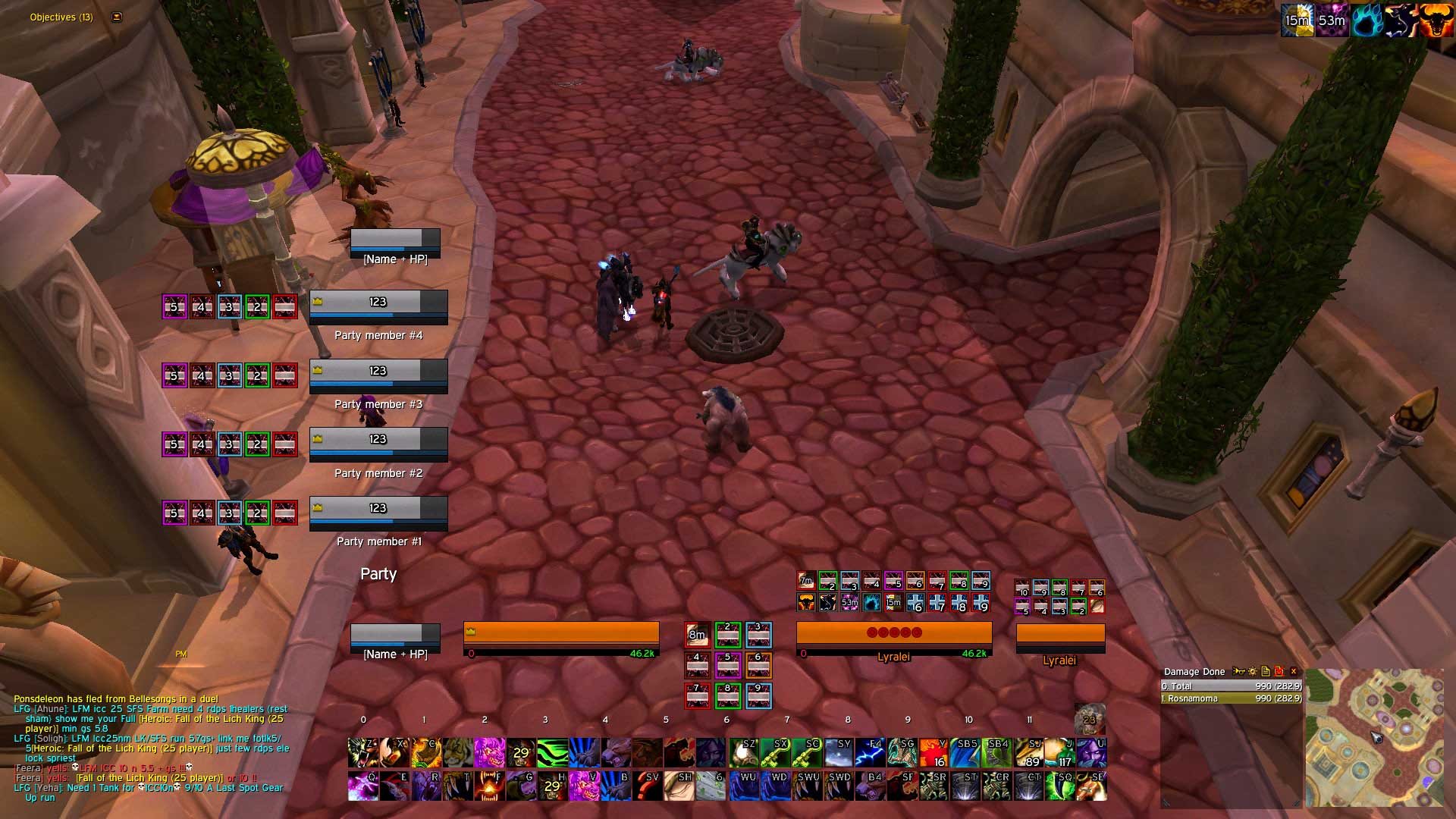Click the flaming bull head buff icon
The image size is (1456, 819).
1436,20
